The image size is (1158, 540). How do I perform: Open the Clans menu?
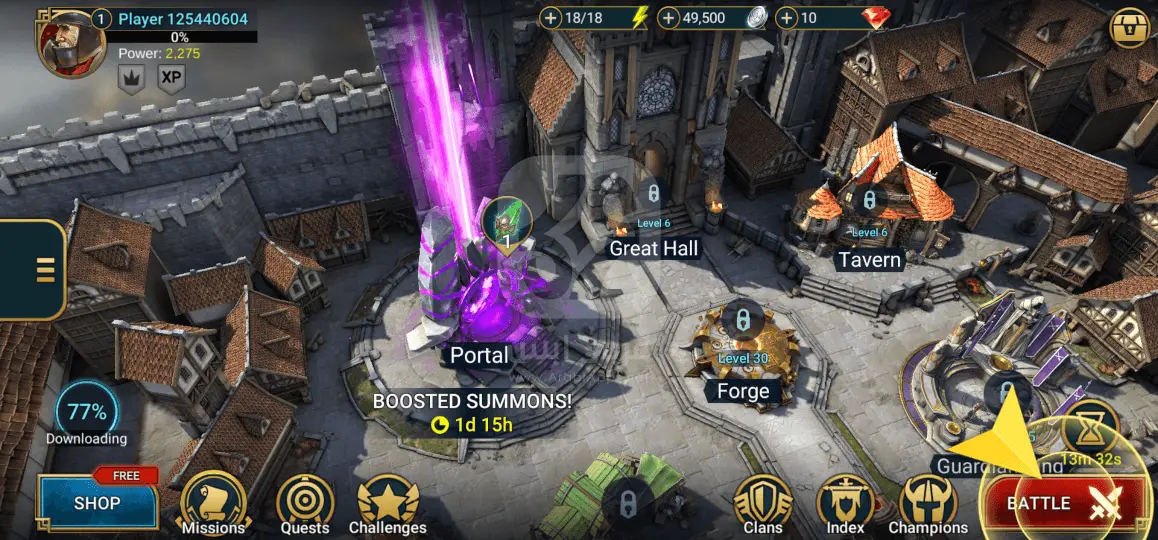tap(763, 502)
